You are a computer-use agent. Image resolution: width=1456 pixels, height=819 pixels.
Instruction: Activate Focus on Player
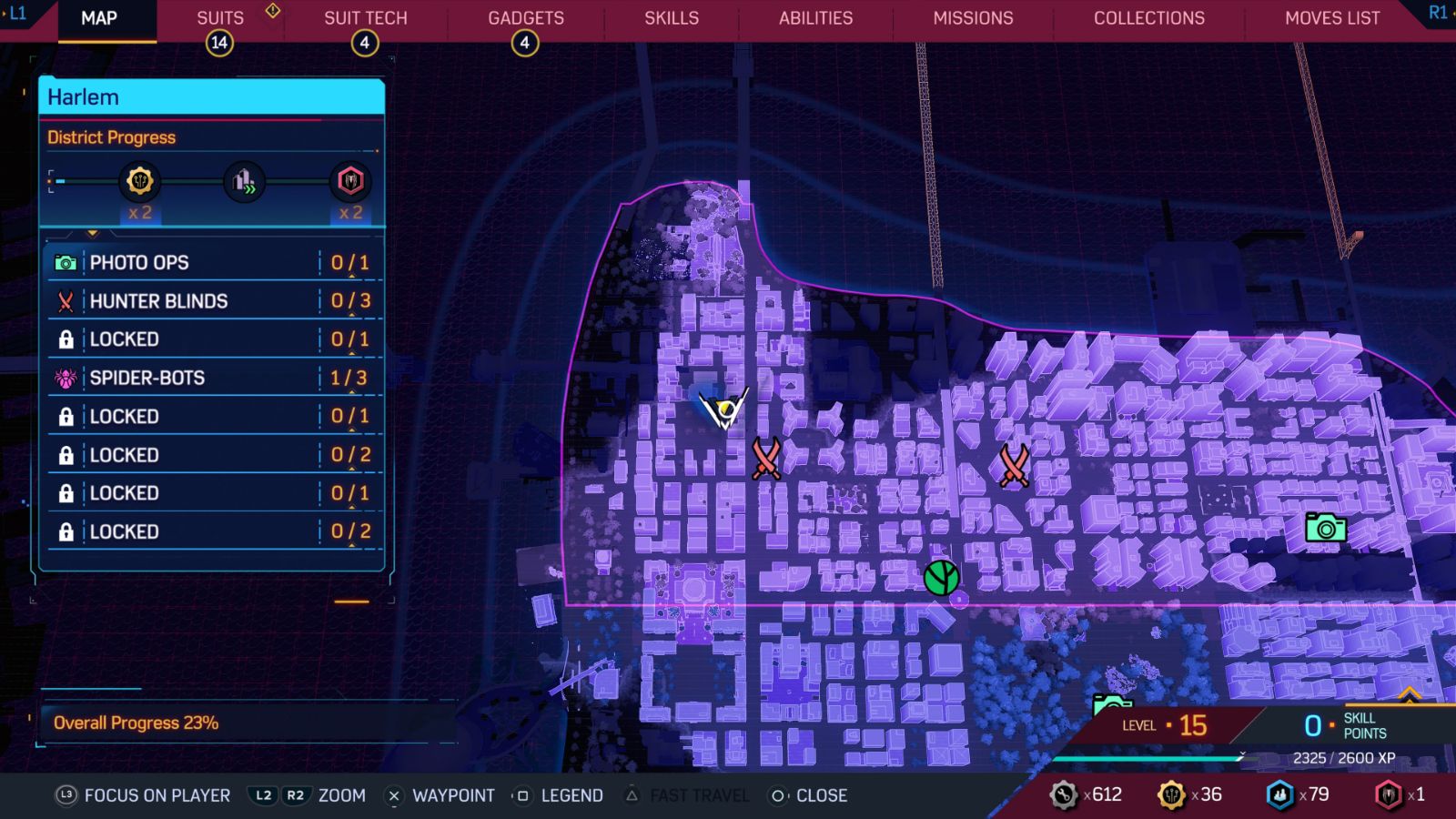(x=157, y=794)
